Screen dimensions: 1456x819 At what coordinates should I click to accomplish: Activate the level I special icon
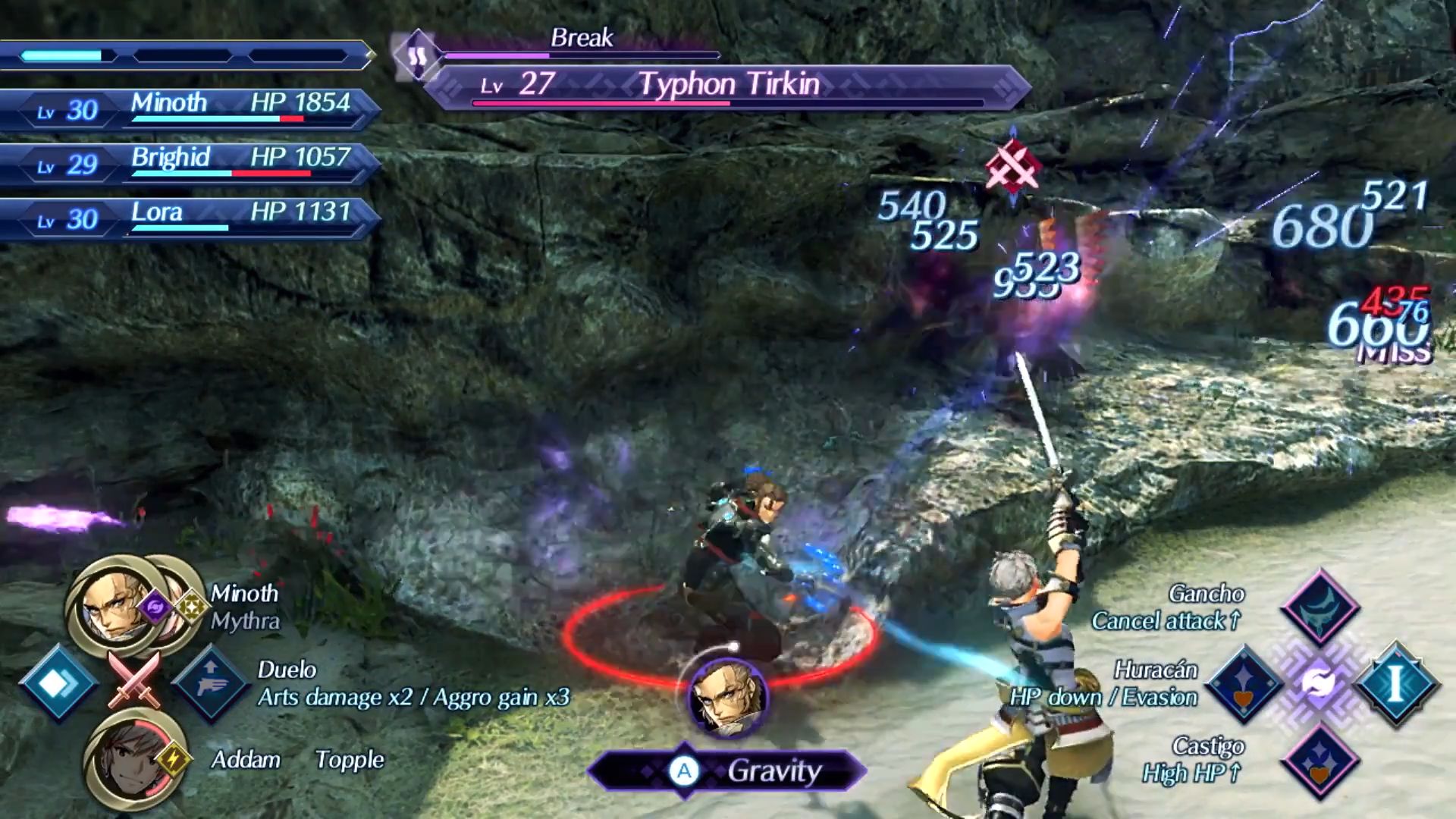tap(1395, 684)
